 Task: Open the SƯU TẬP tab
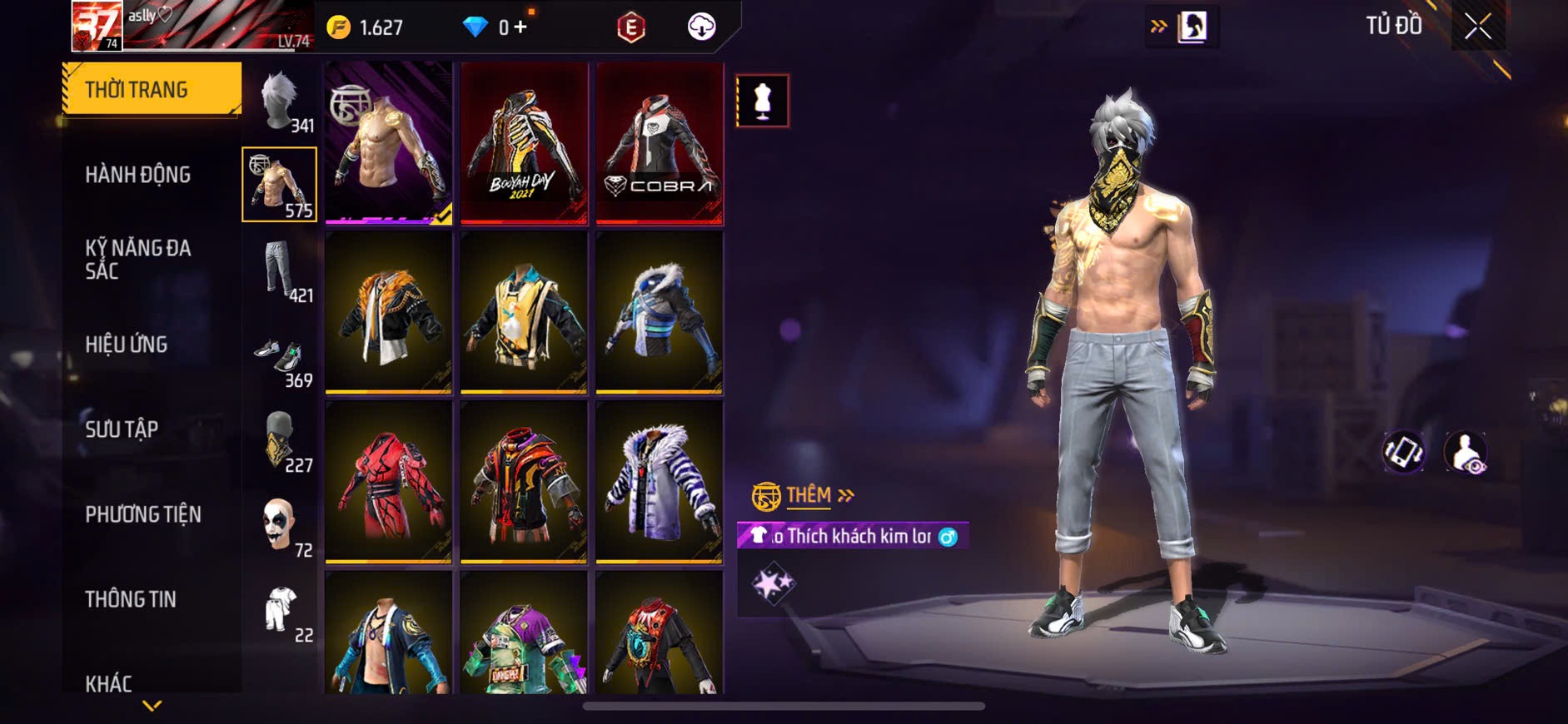pos(122,429)
